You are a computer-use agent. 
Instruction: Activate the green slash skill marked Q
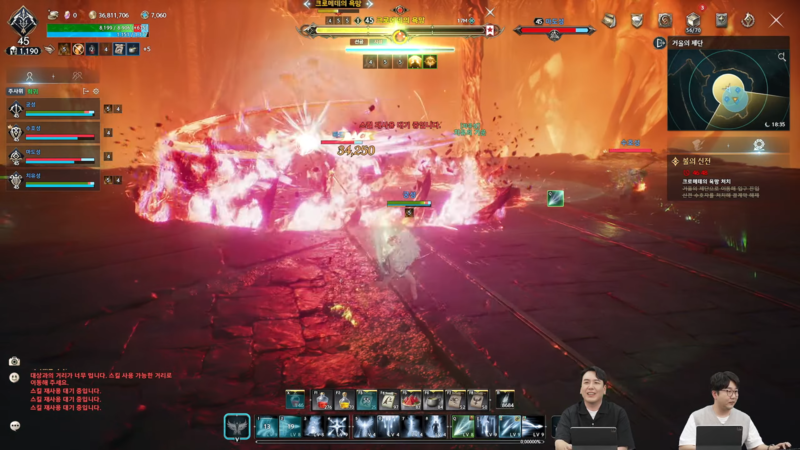coord(463,427)
